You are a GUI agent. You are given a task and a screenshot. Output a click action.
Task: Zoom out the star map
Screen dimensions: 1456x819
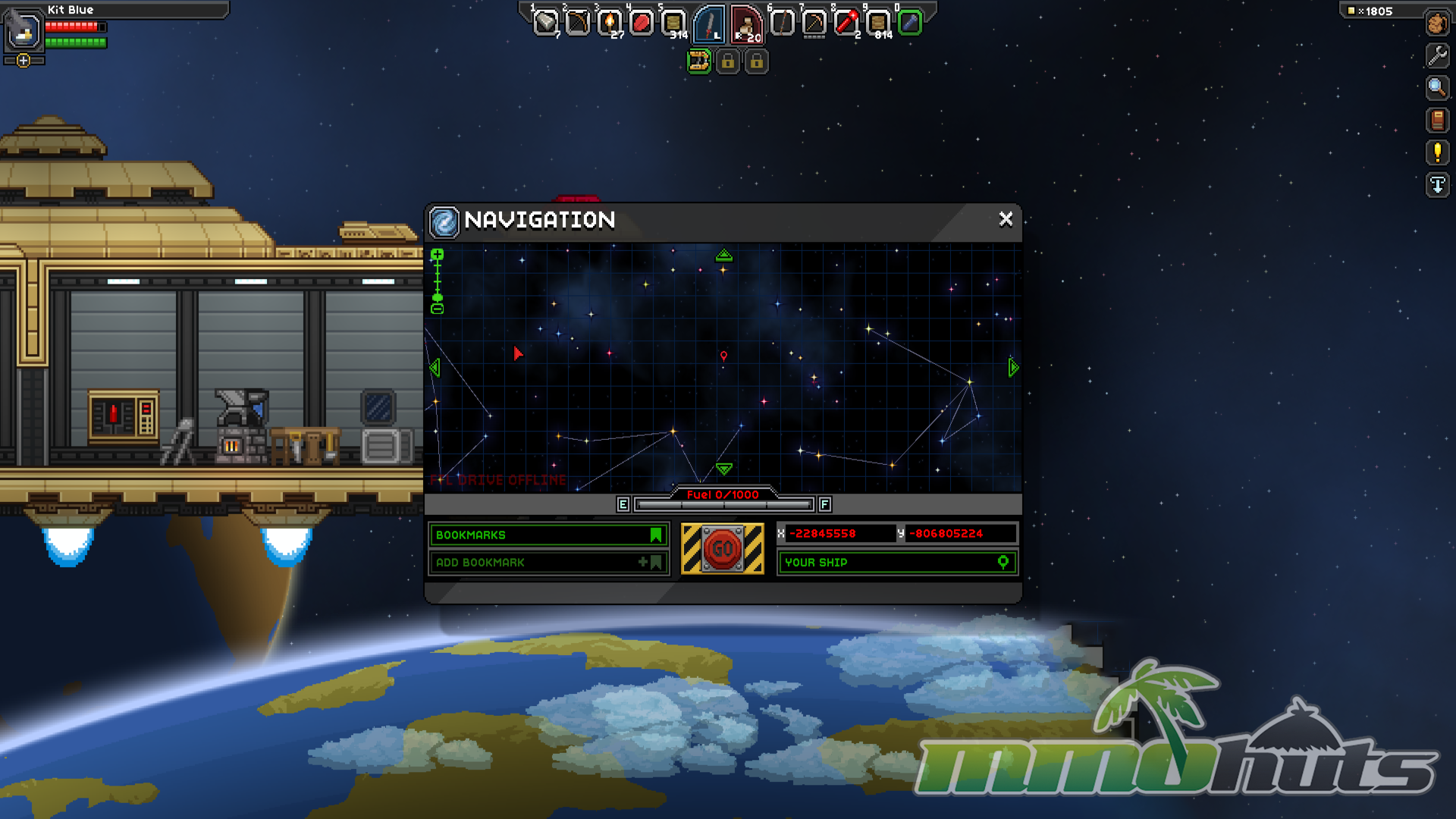438,309
